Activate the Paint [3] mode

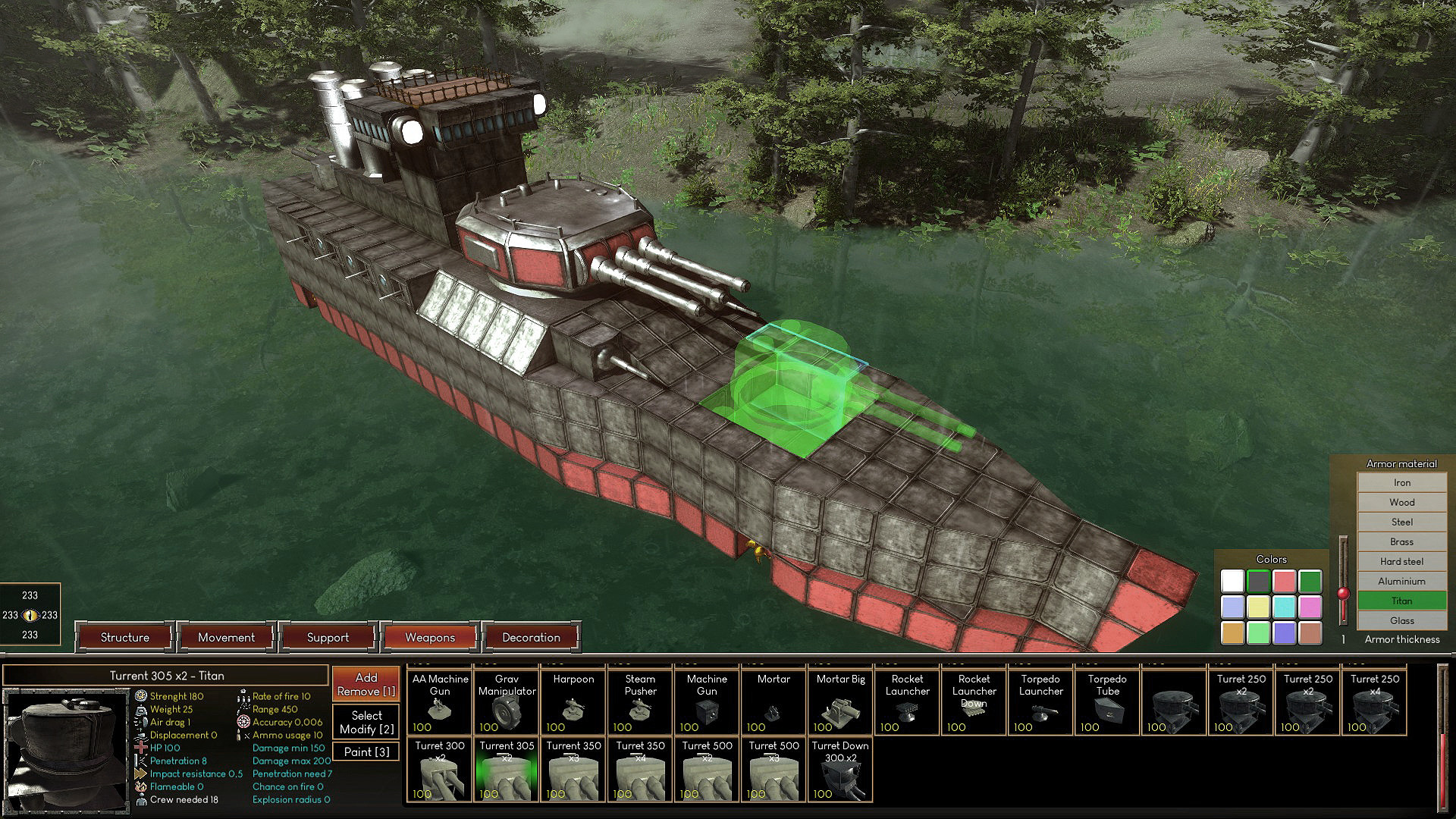[366, 751]
